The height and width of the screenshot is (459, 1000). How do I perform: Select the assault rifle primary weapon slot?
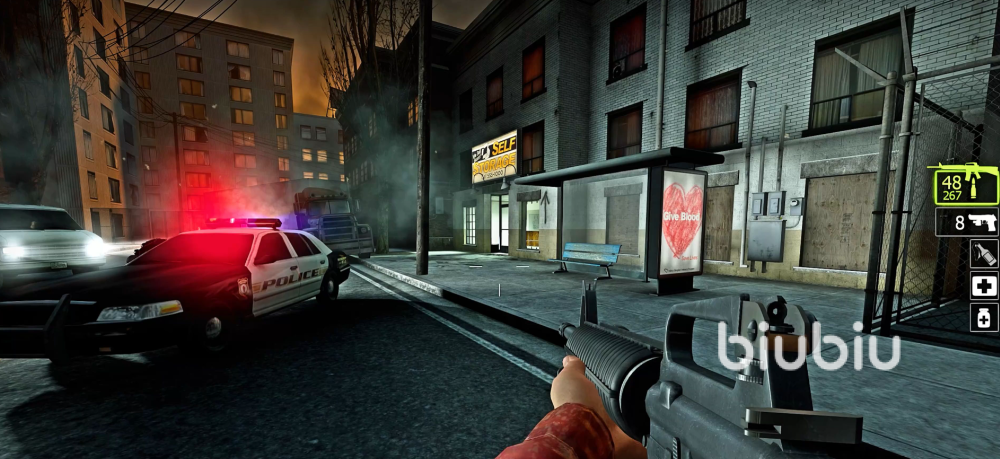pos(964,184)
